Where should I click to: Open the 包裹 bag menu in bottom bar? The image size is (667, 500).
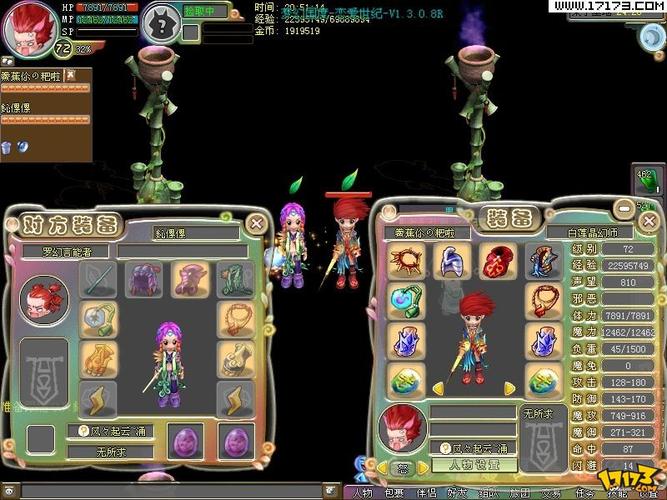click(394, 493)
